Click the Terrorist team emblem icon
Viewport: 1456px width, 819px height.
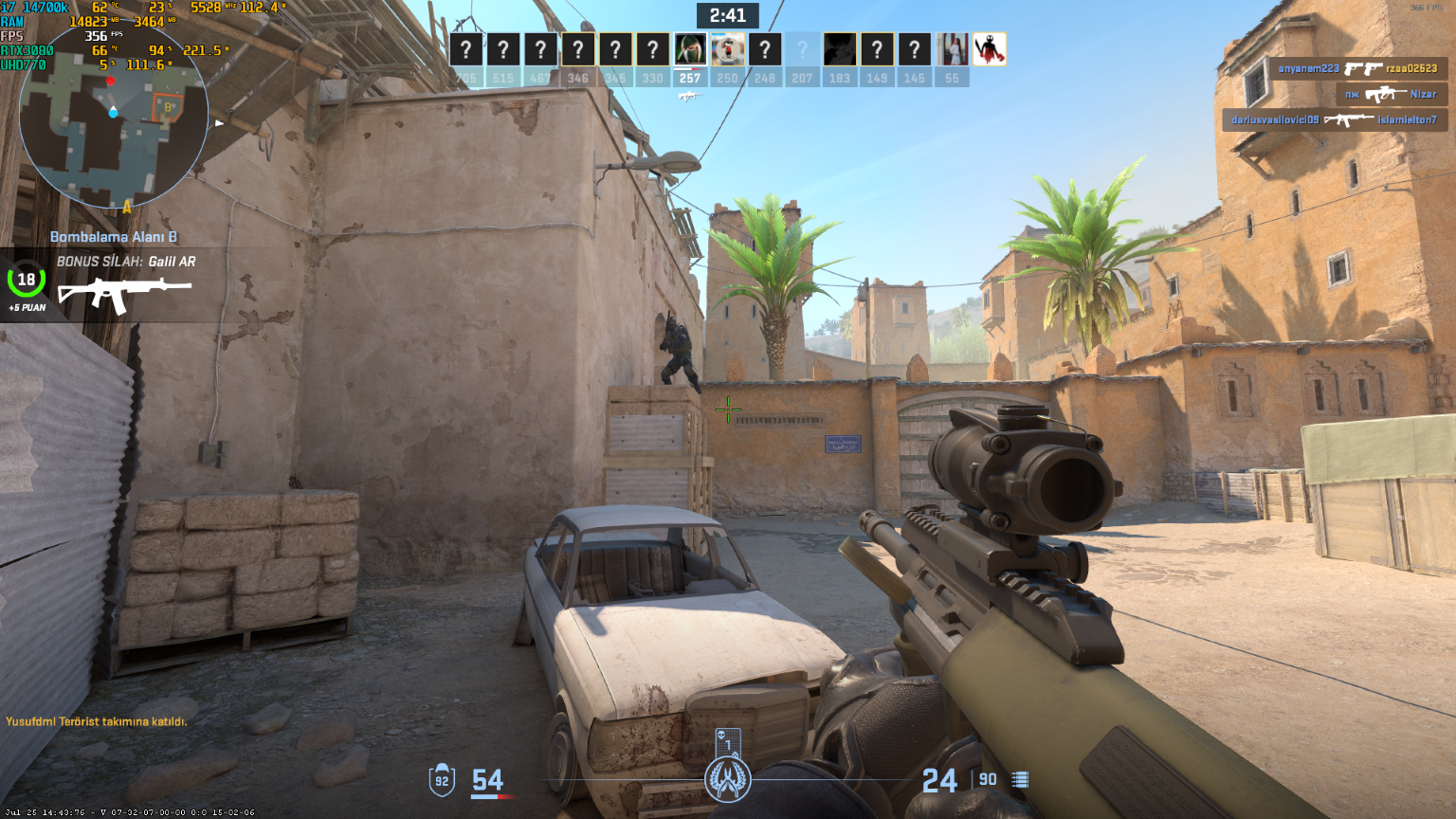(x=728, y=780)
